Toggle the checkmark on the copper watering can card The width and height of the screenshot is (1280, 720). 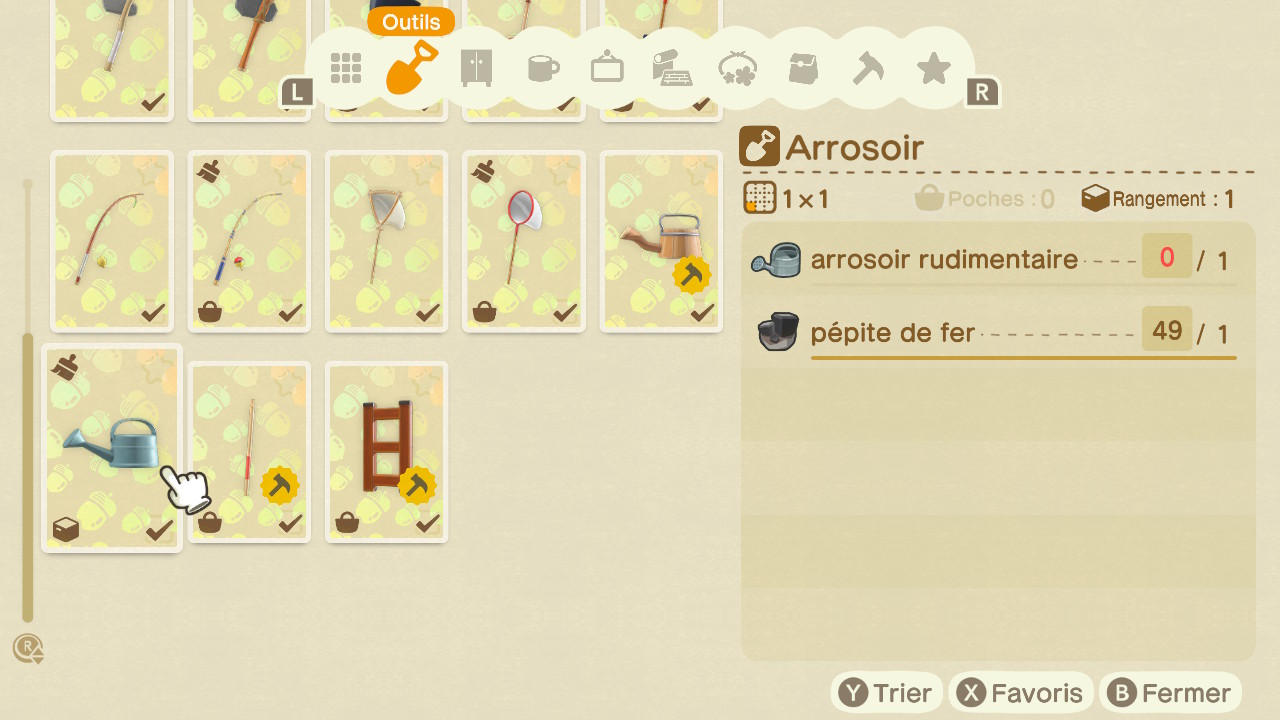coord(705,311)
